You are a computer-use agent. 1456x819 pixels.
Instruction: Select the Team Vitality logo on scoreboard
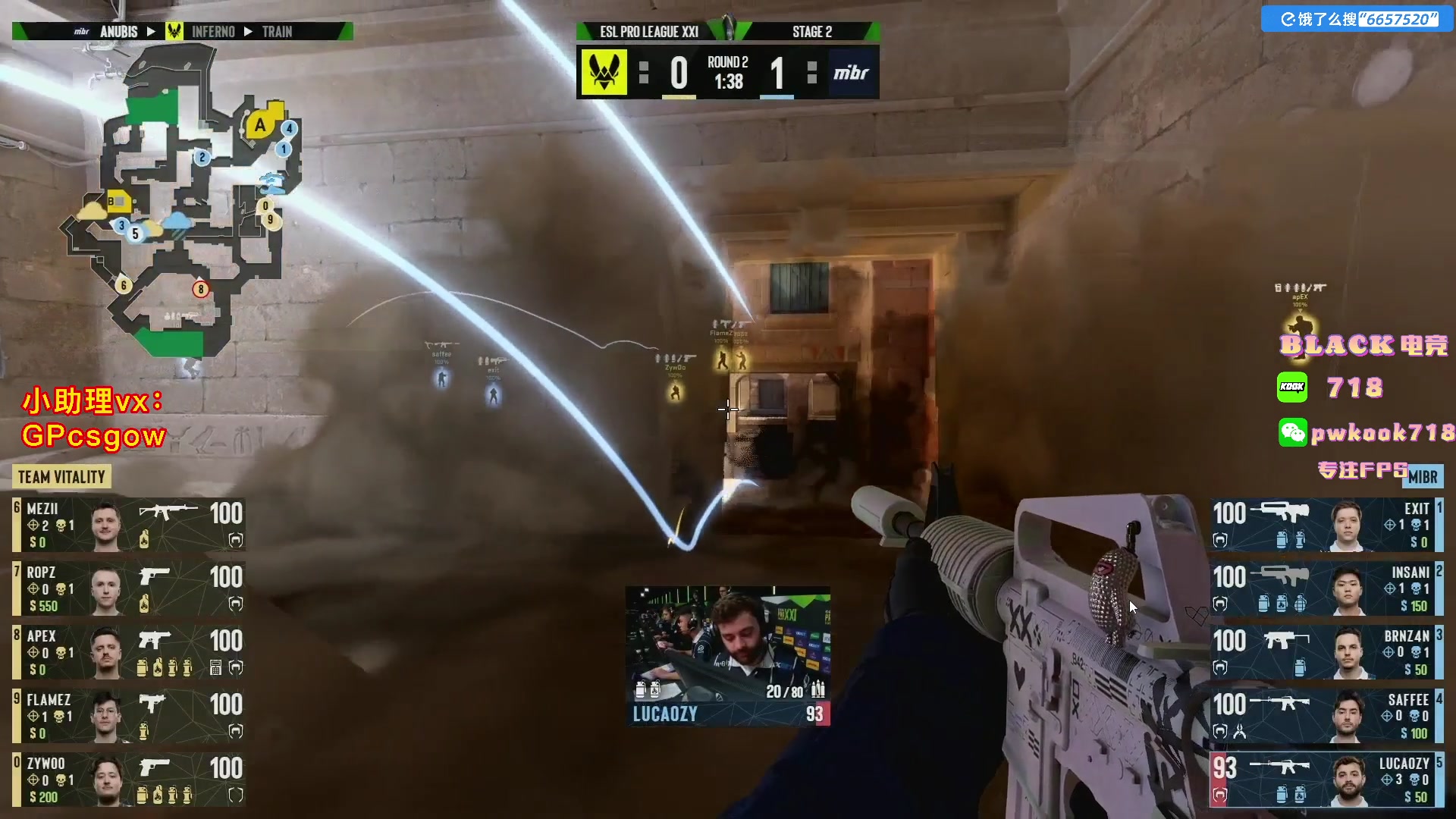coord(604,73)
